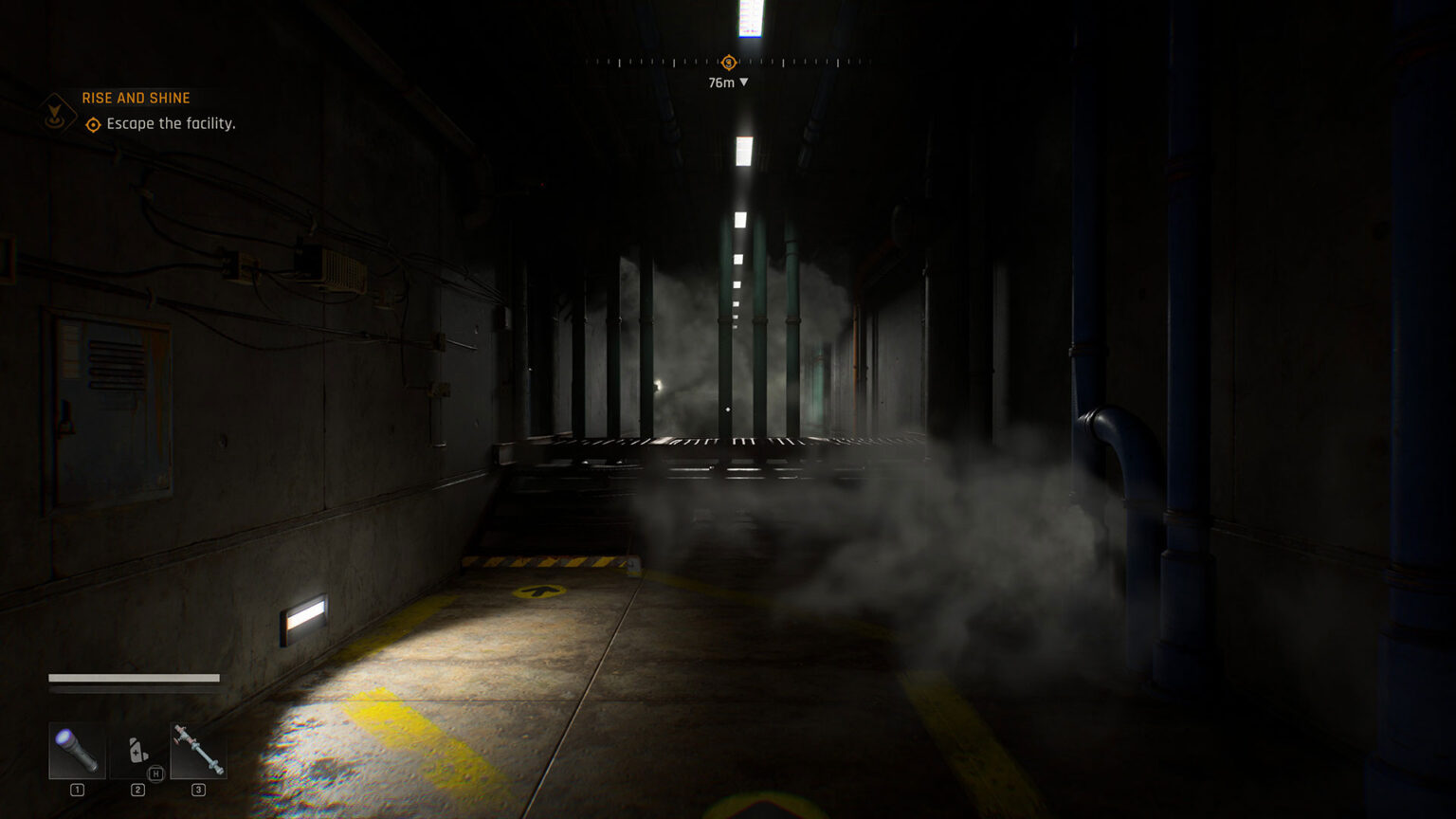Click the quest tracker diamond icon
The image size is (1456, 819).
click(x=57, y=114)
